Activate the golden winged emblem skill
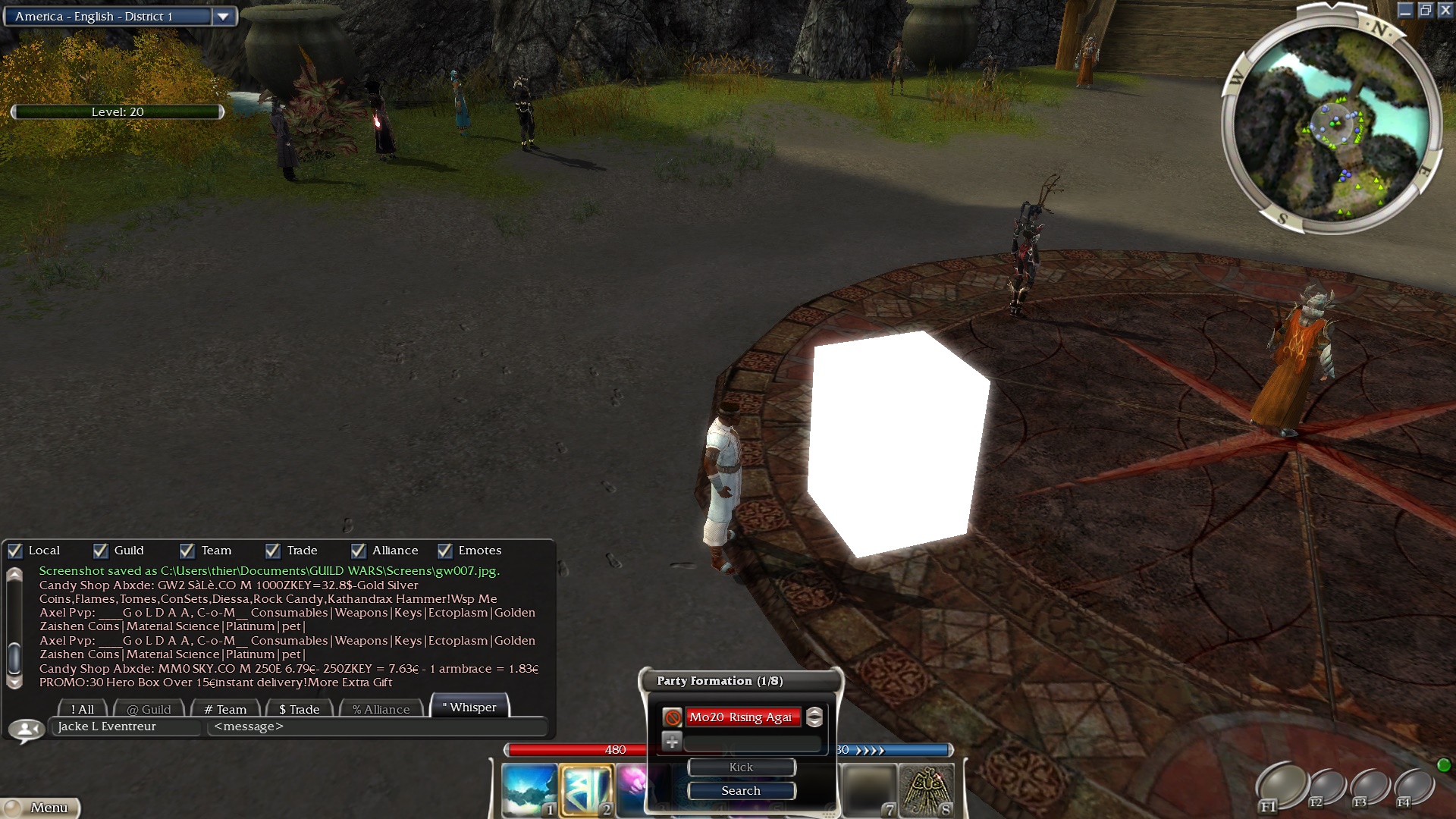 [x=926, y=790]
